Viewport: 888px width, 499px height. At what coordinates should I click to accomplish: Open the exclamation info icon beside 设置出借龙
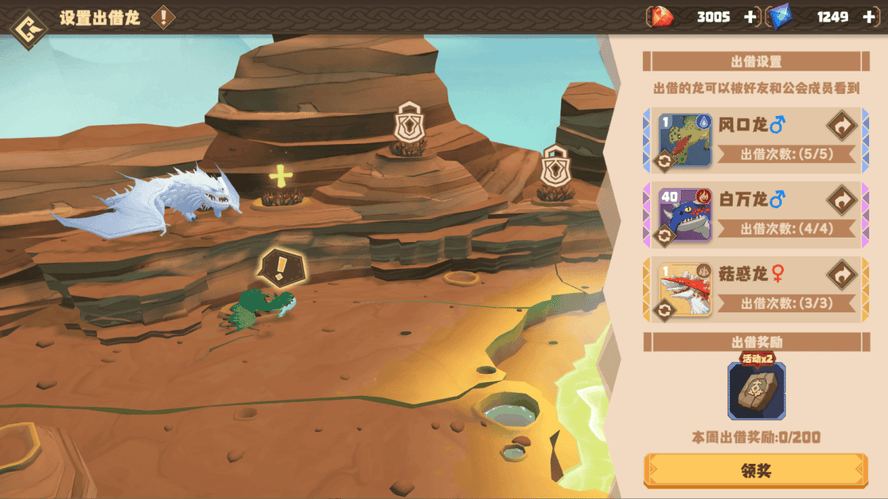(163, 18)
